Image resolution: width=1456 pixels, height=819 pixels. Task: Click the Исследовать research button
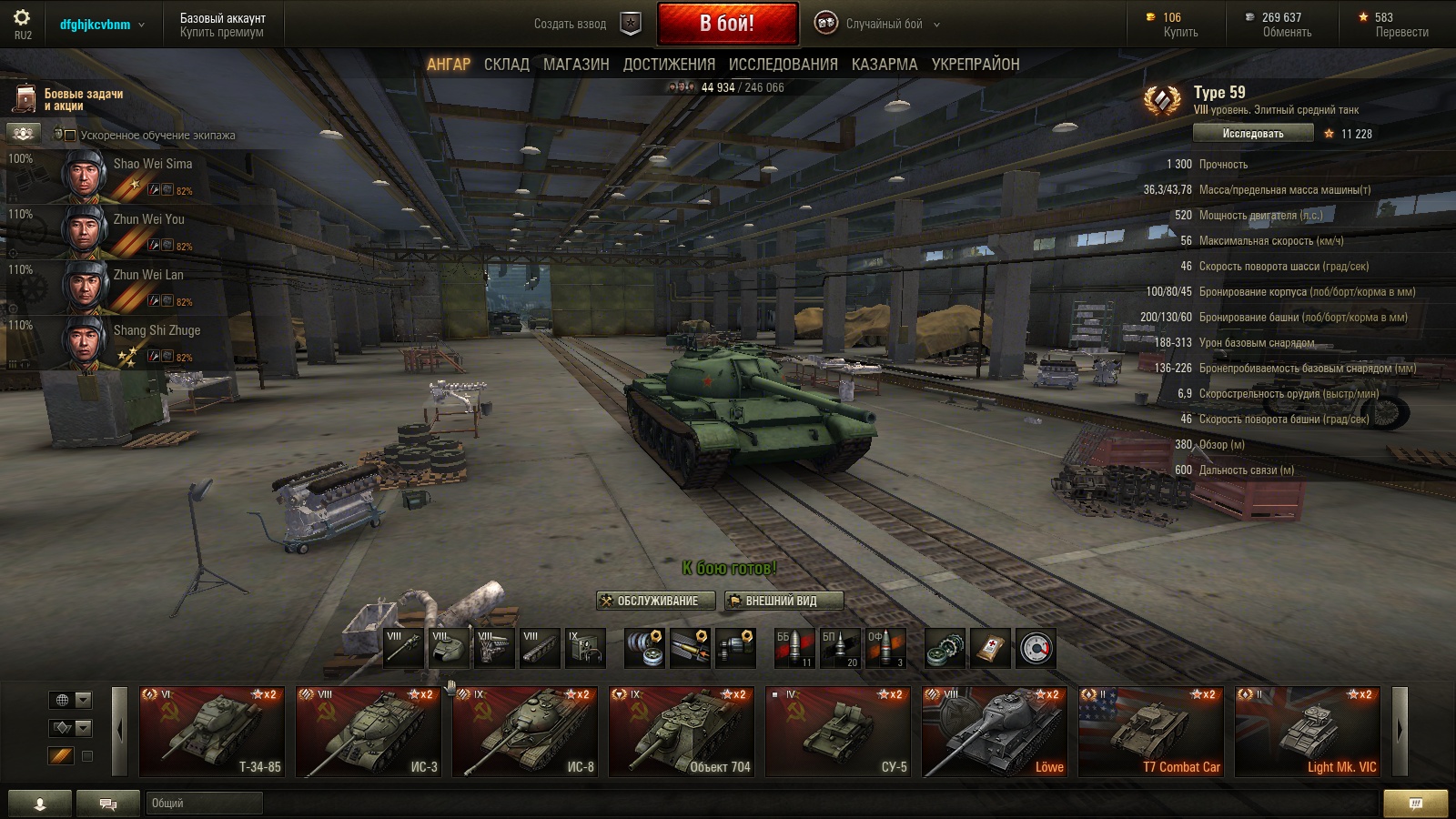[1253, 134]
